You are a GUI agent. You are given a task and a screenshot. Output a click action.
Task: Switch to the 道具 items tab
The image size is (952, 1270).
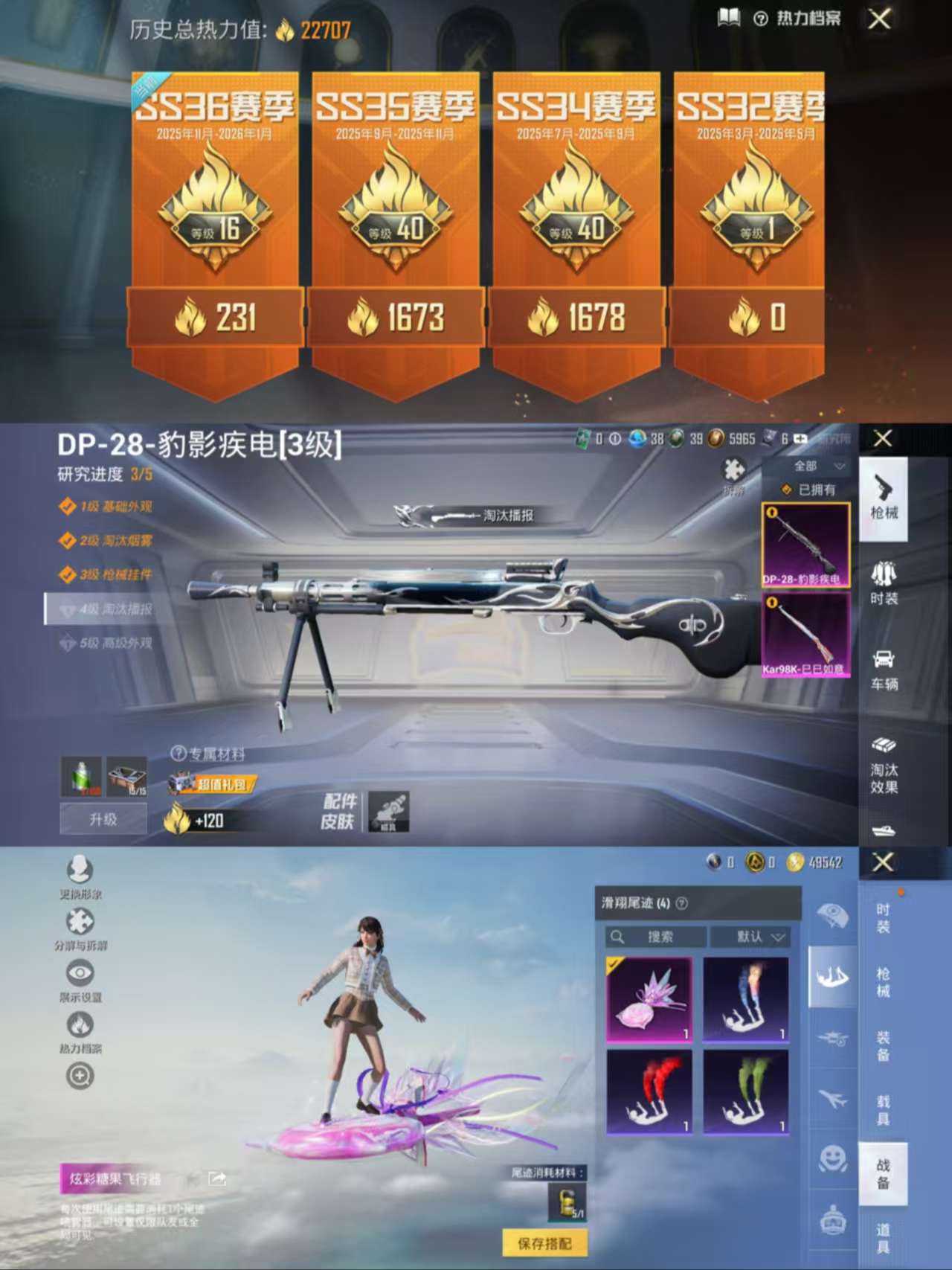pyautogui.click(x=881, y=1228)
